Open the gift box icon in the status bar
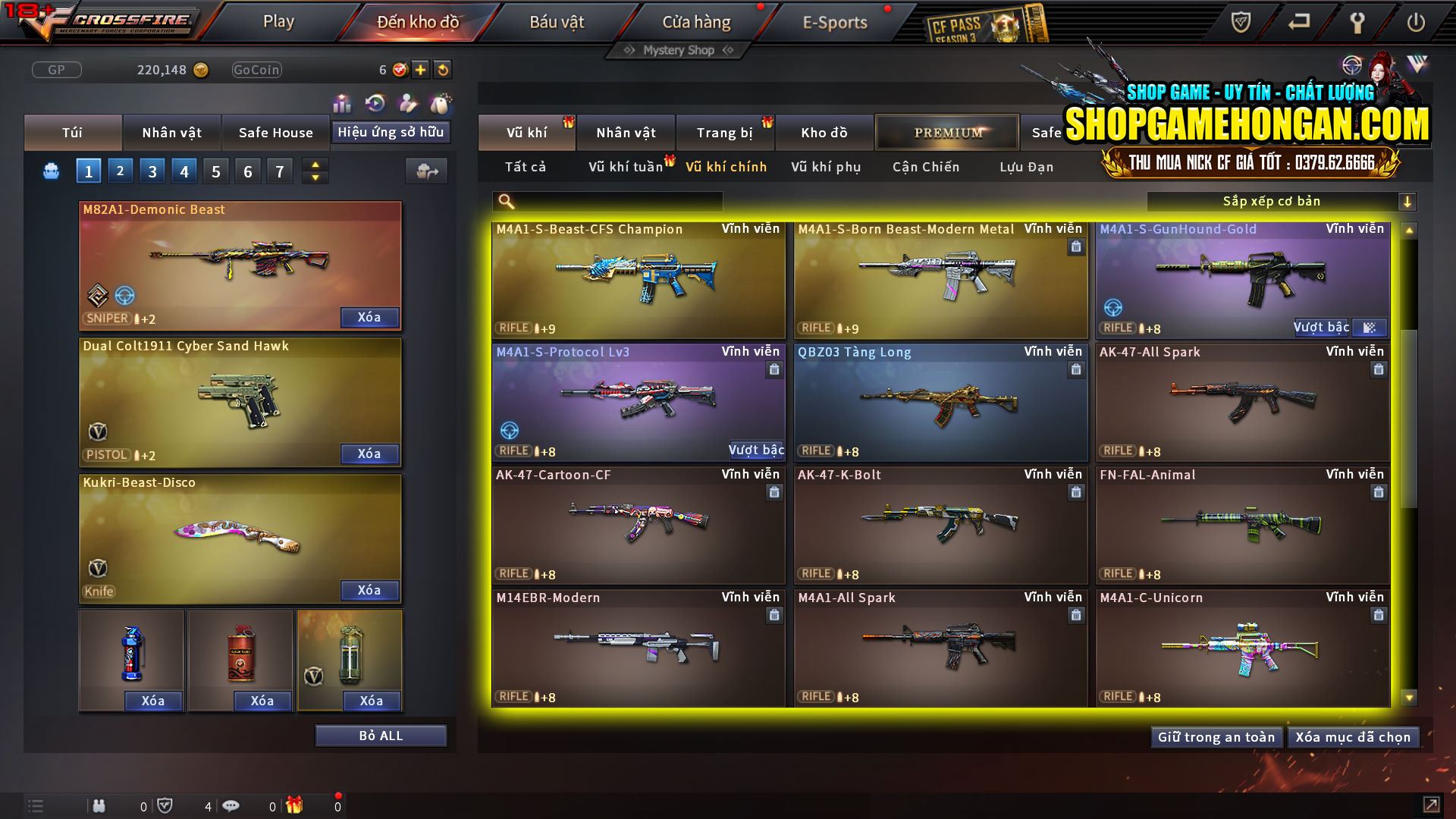This screenshot has width=1456, height=819. (296, 805)
